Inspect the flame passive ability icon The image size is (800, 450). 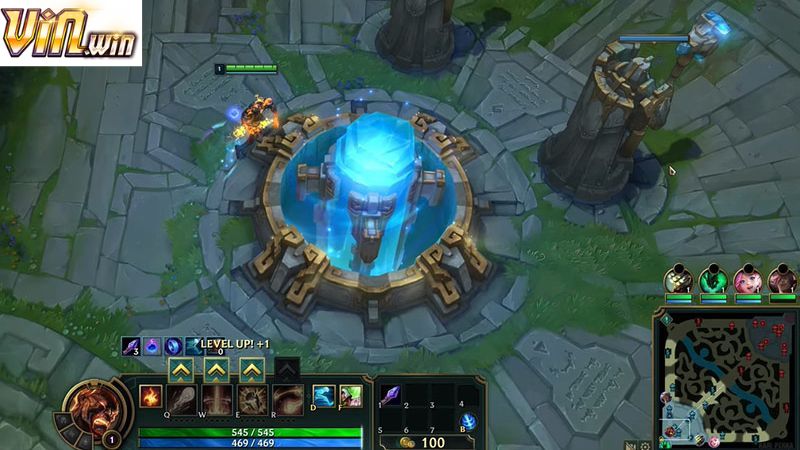click(149, 395)
